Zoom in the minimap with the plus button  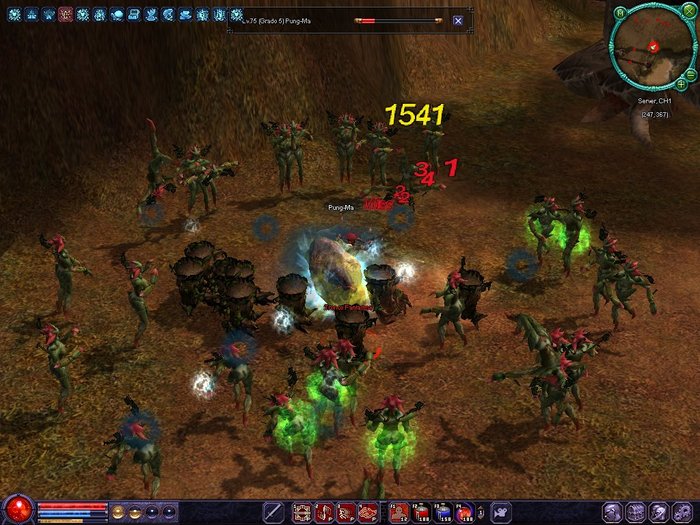[680, 84]
